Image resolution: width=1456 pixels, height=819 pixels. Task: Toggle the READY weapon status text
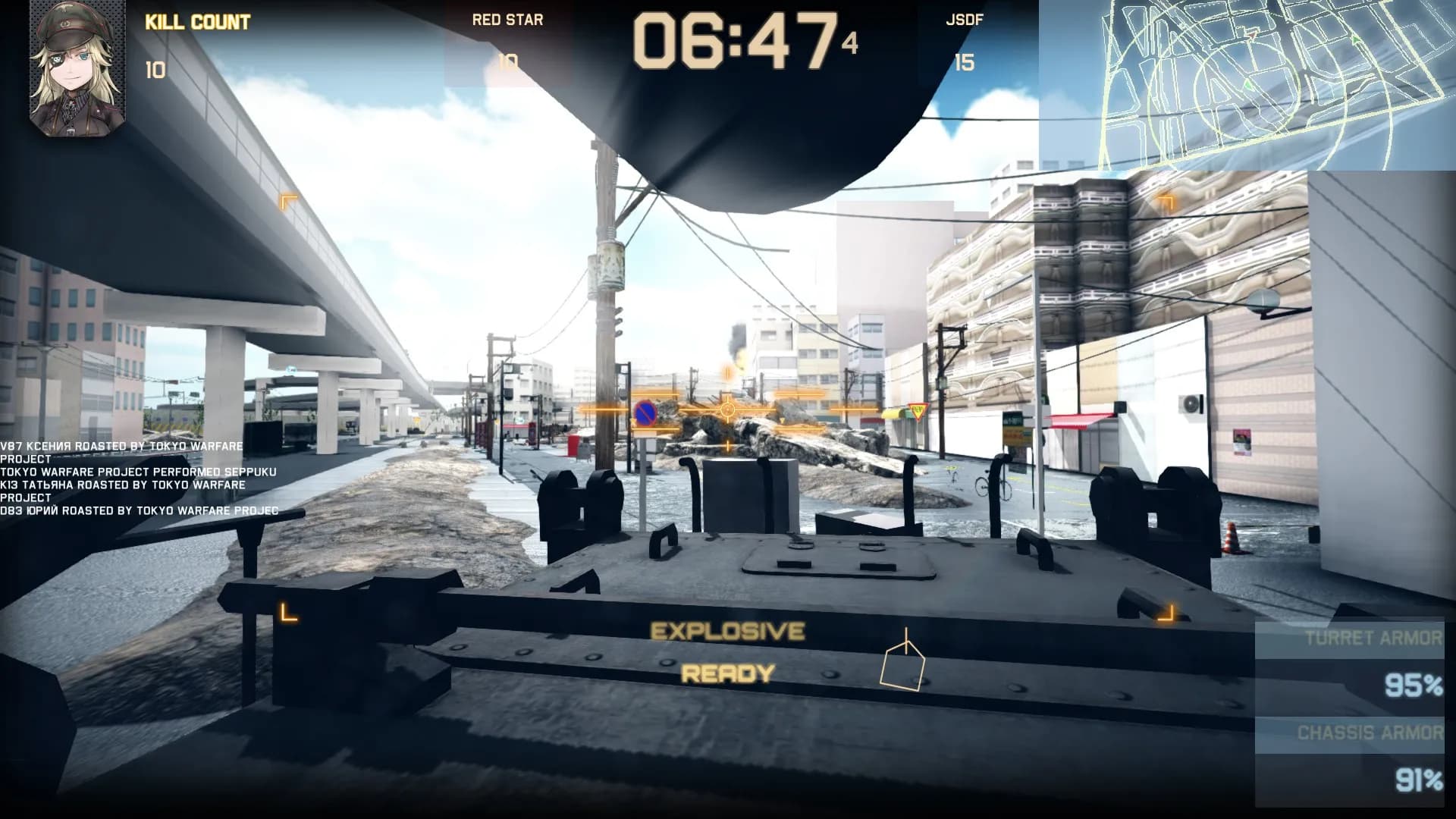pos(726,672)
